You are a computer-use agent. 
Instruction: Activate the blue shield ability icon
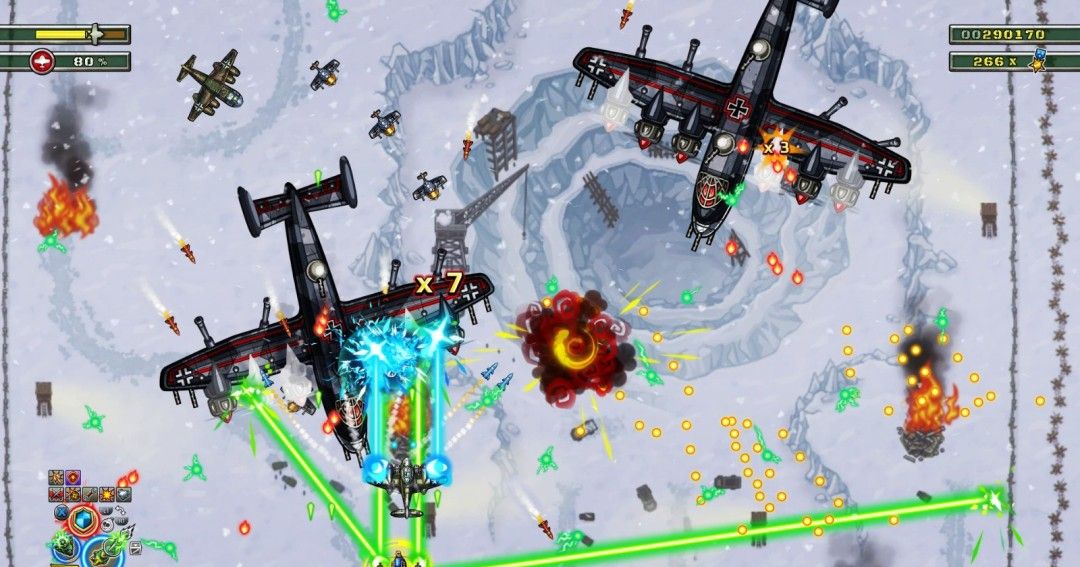pos(83,520)
